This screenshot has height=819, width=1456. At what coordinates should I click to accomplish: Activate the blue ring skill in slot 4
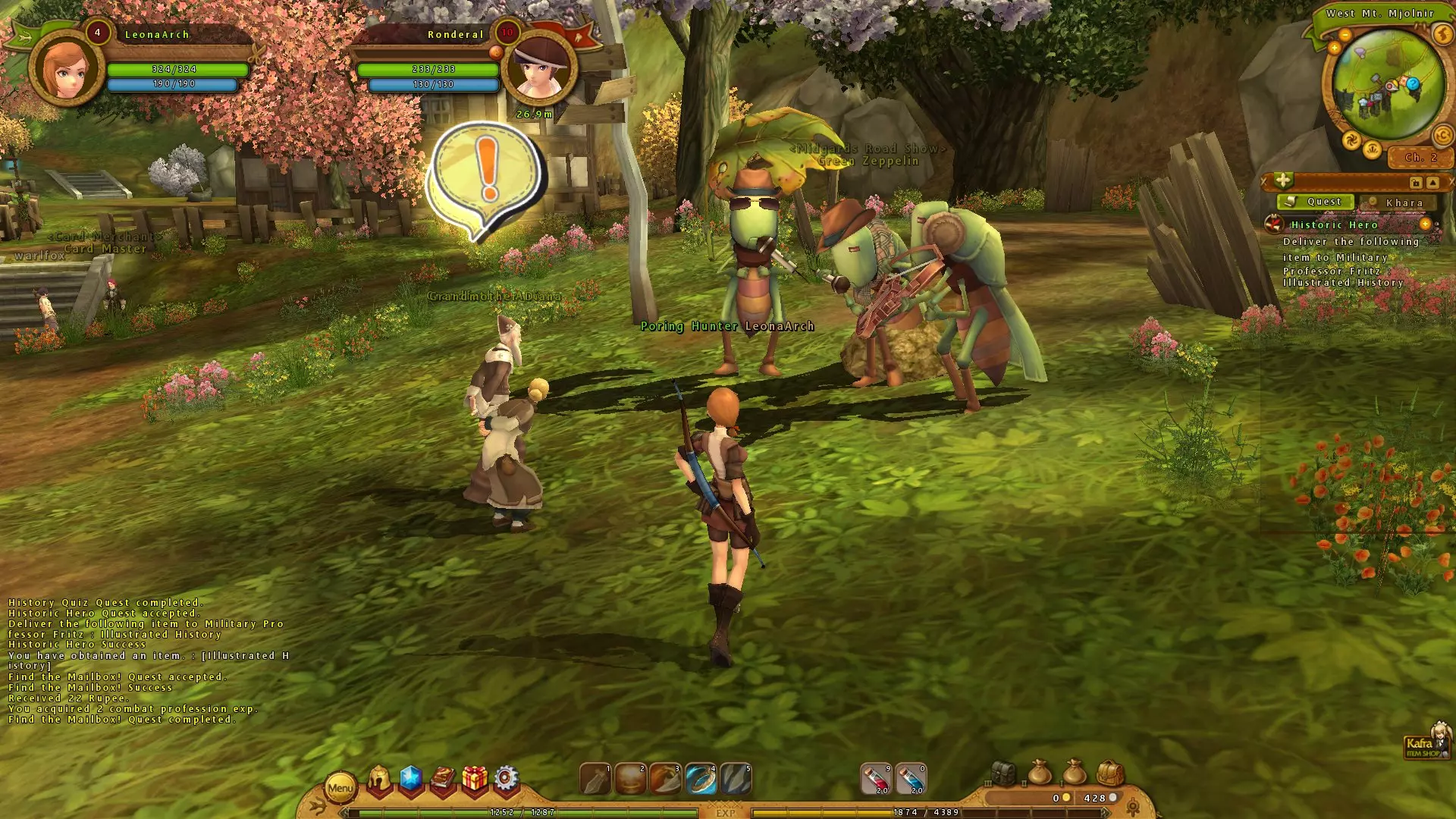[701, 780]
